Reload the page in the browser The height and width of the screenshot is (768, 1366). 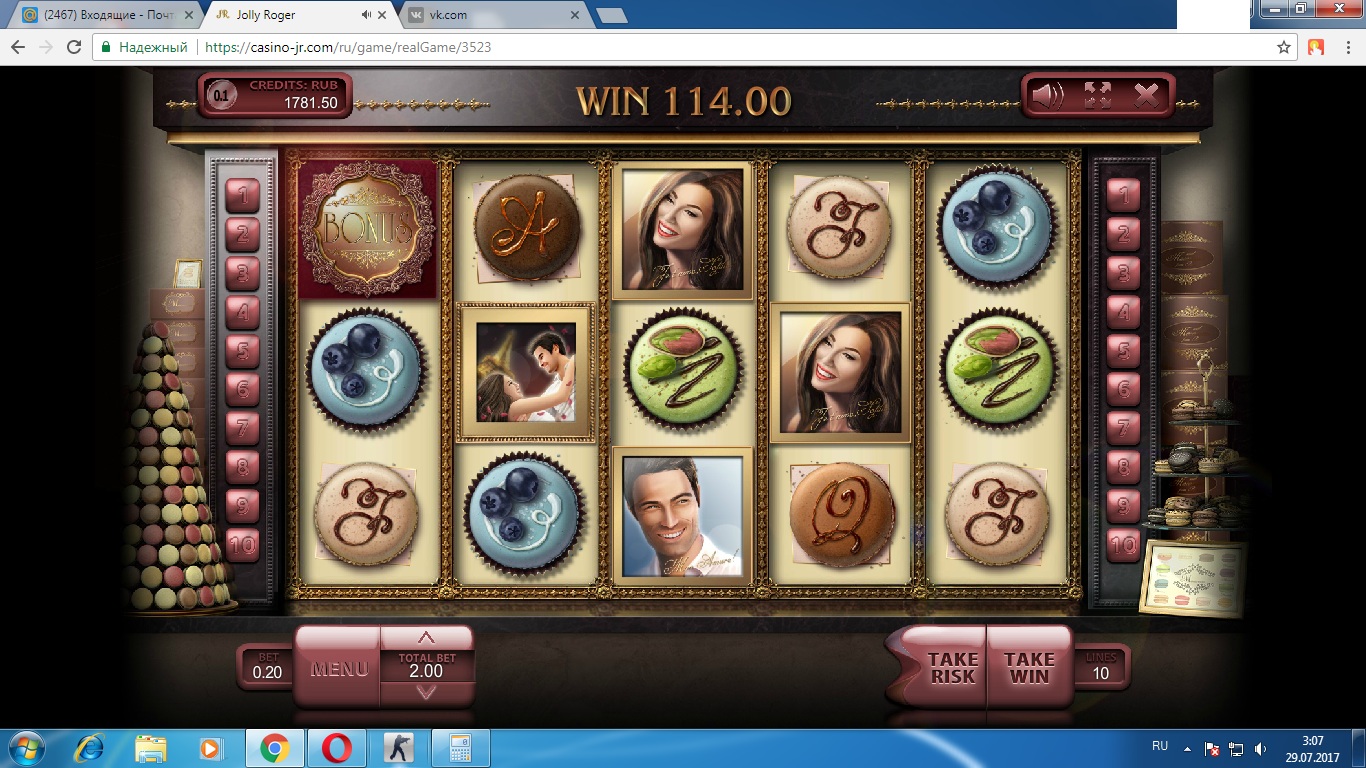(73, 47)
